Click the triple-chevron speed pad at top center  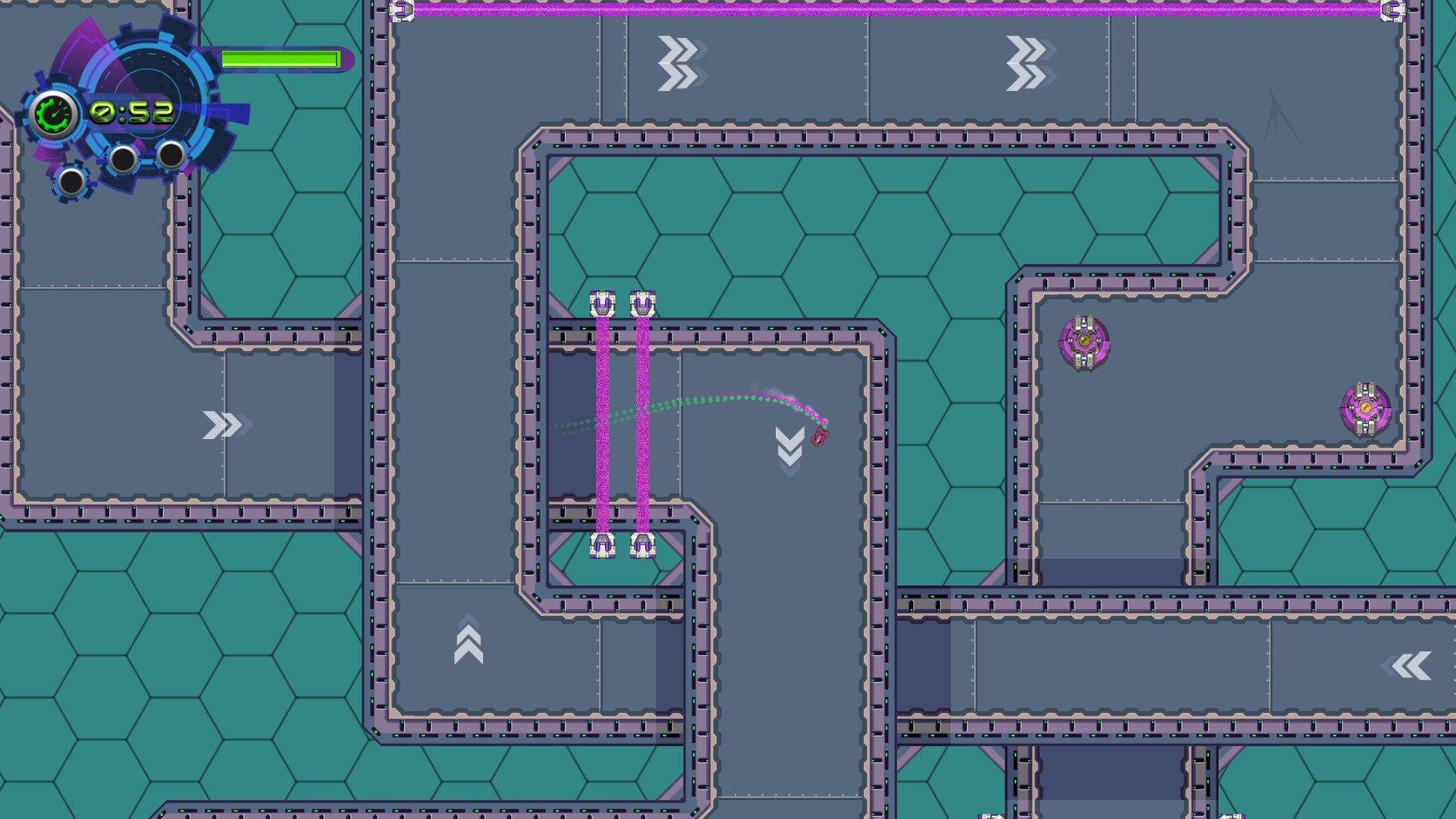pos(677,64)
